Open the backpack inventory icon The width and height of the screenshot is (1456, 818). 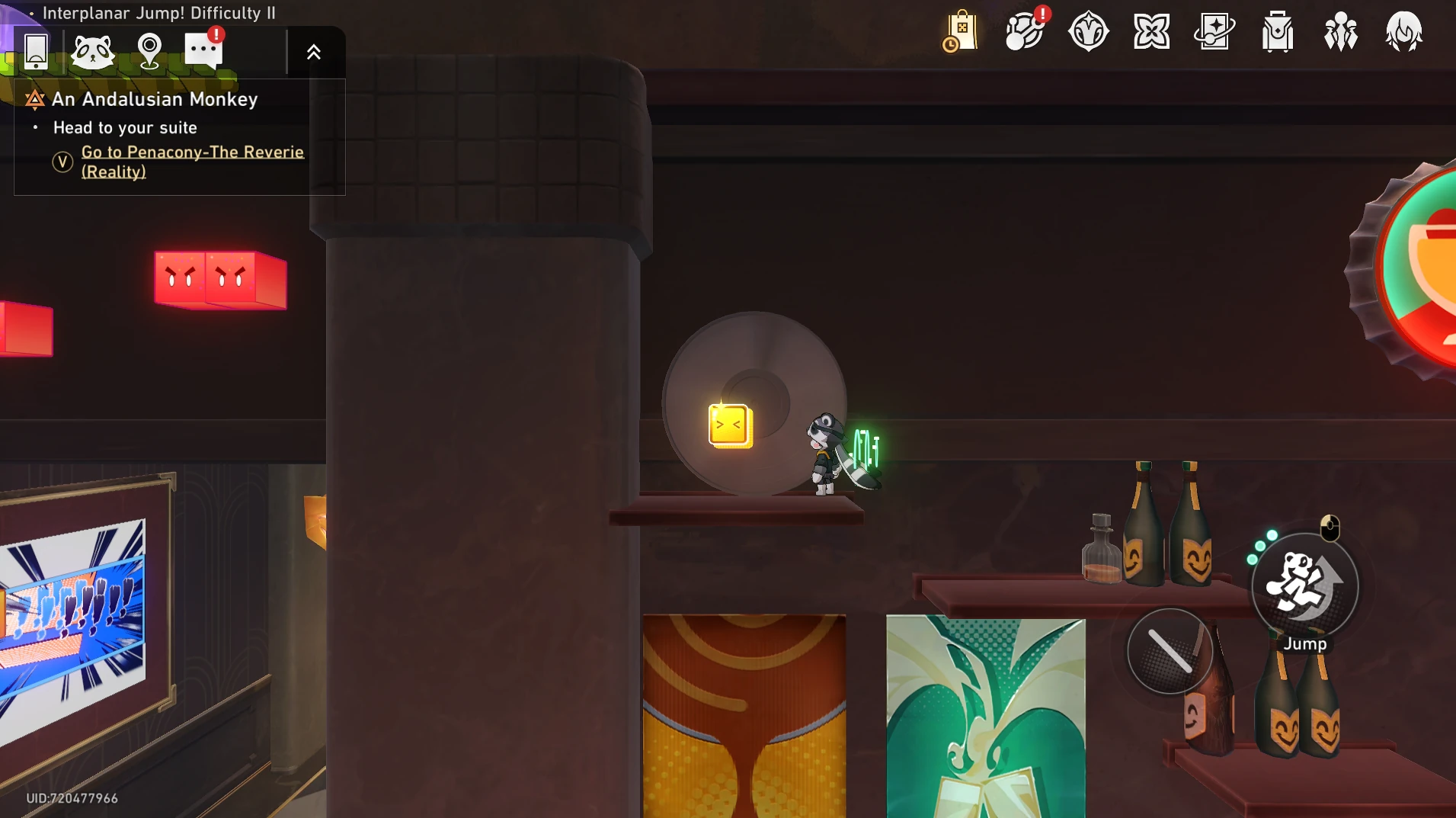coord(1278,32)
